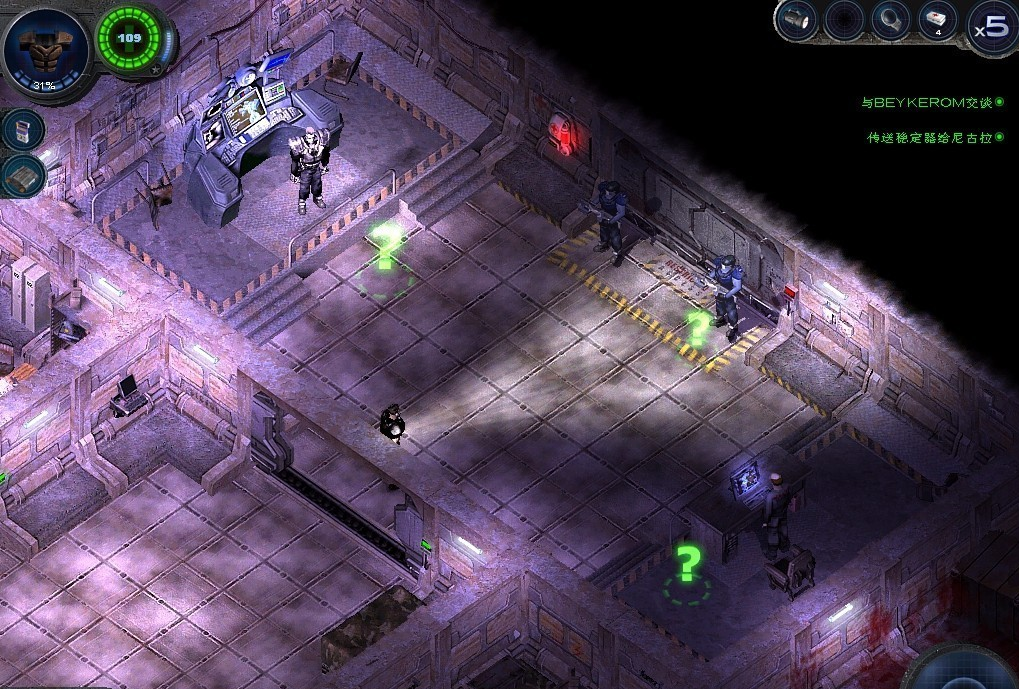Select the BEYKEROM talk objective
Image resolution: width=1019 pixels, height=689 pixels.
(926, 102)
